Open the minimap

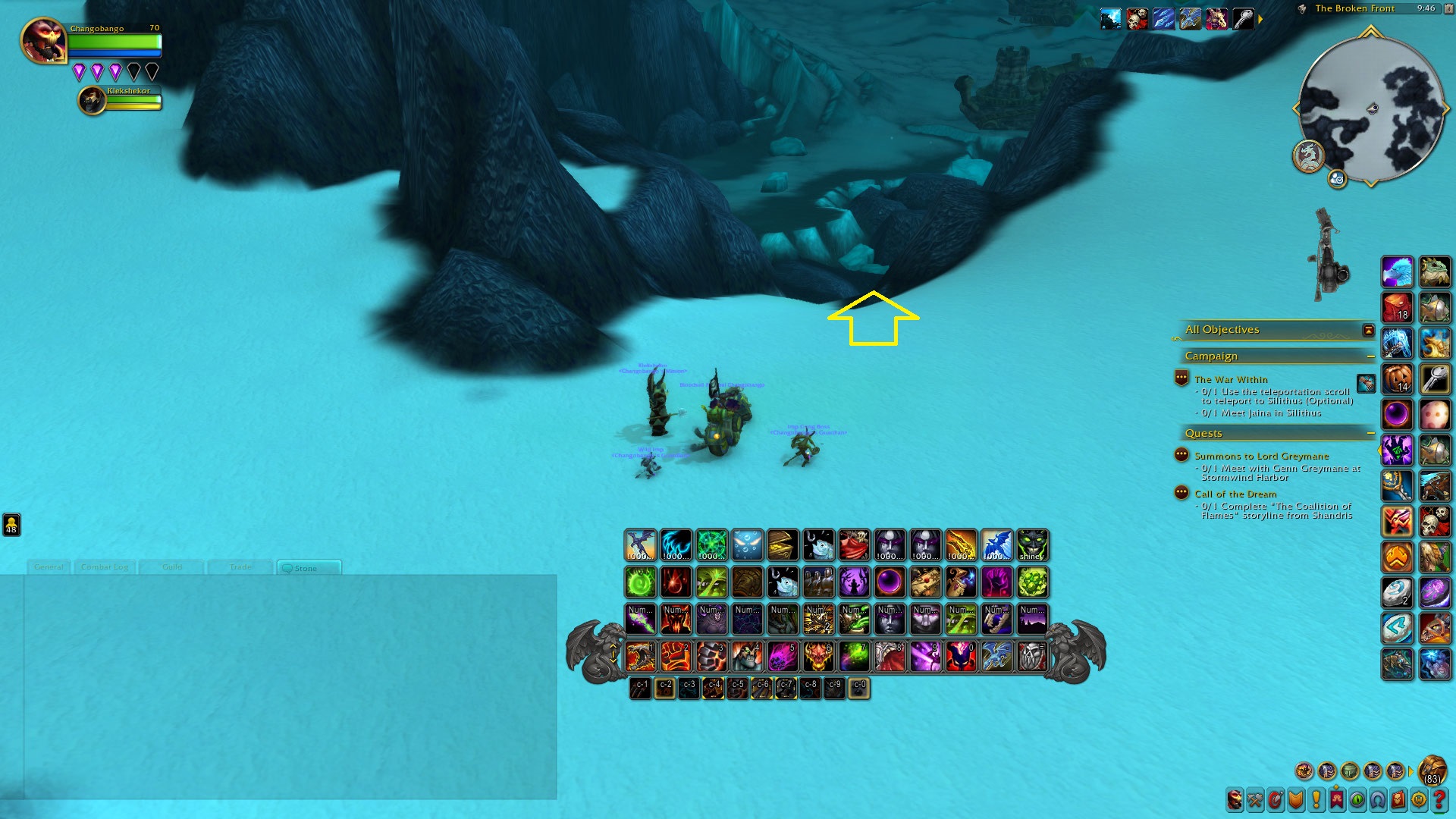pos(1371,108)
